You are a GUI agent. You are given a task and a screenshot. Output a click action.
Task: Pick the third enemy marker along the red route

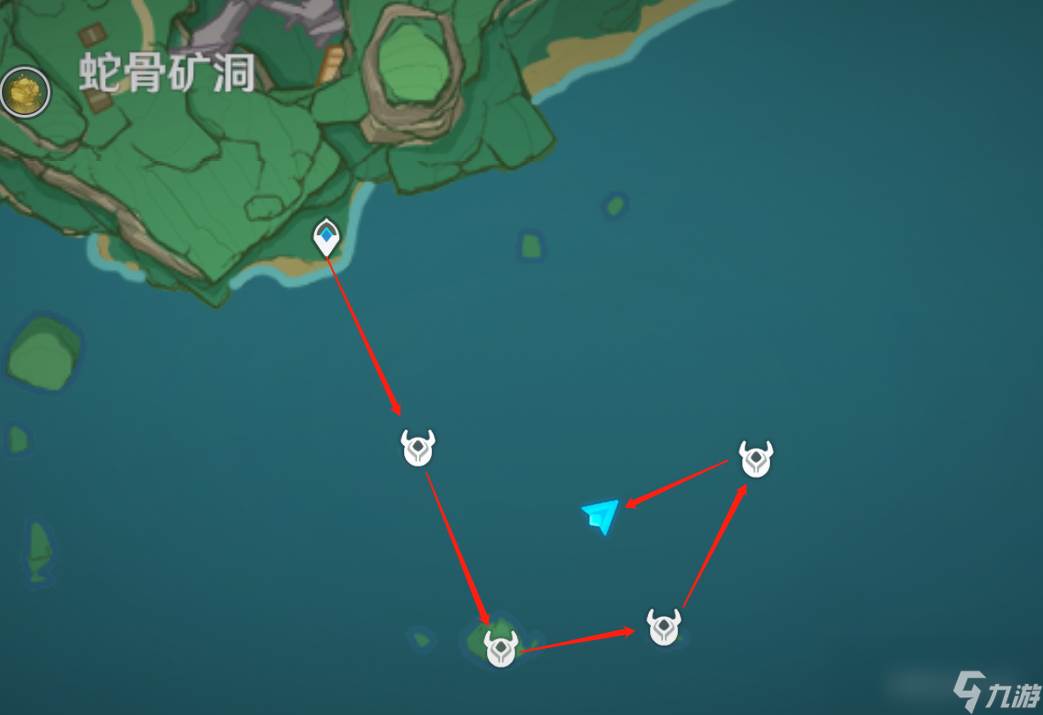click(663, 627)
